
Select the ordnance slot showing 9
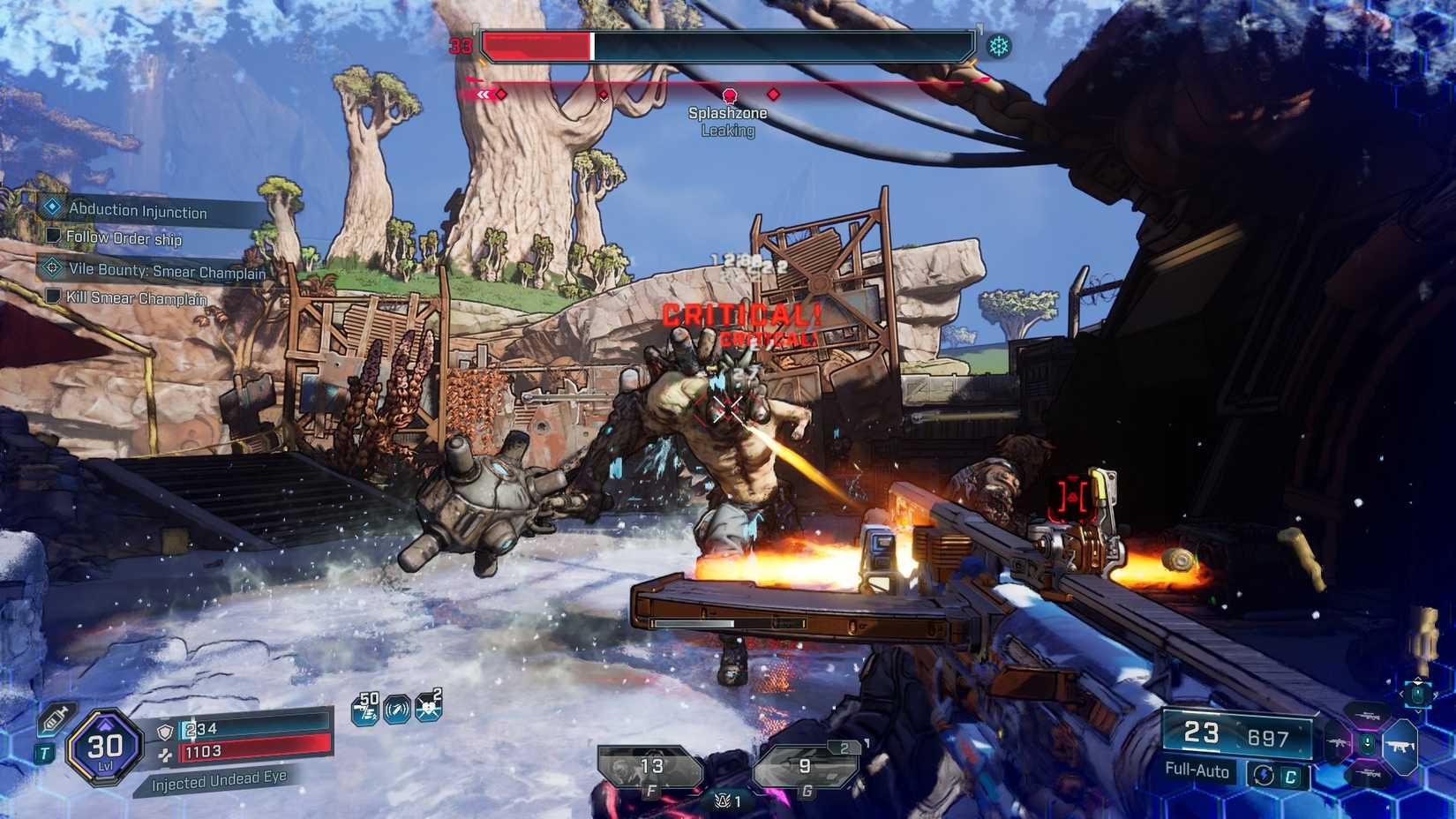coord(804,767)
